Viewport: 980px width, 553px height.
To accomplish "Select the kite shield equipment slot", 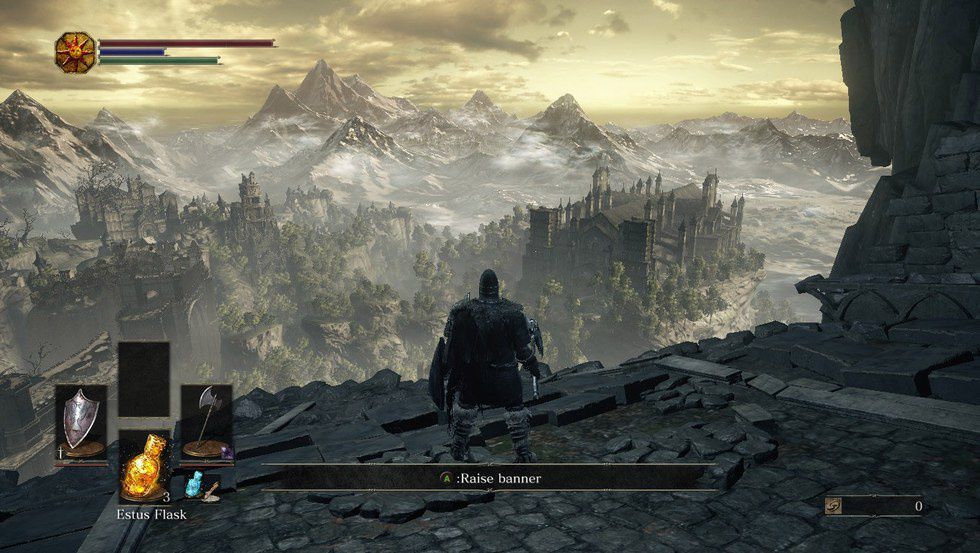I will pyautogui.click(x=80, y=424).
